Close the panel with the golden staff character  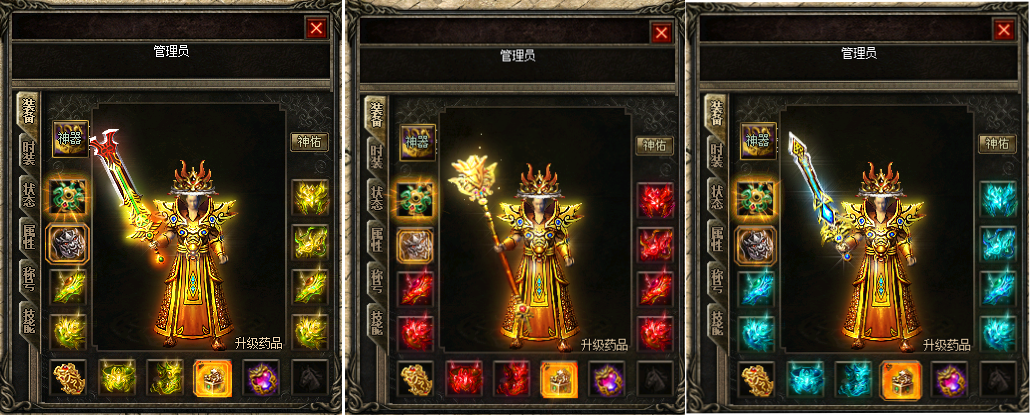[x=661, y=33]
